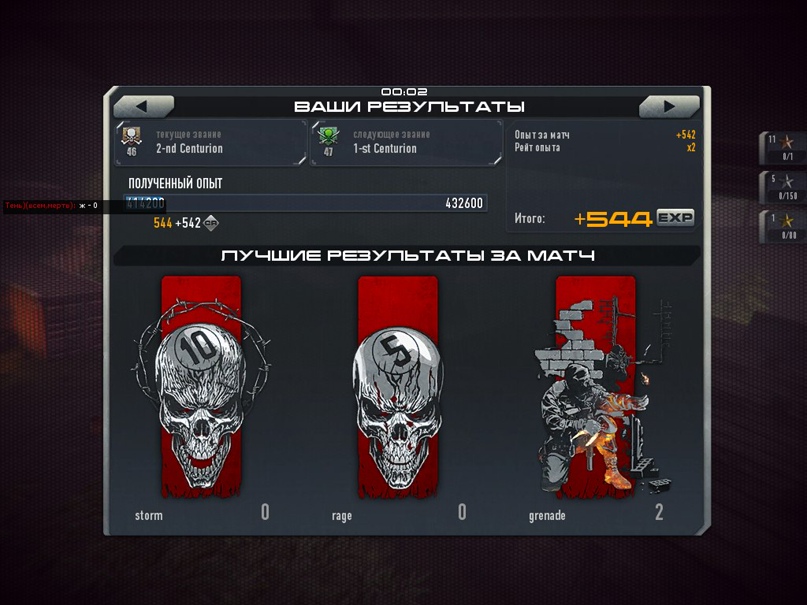Open the star challenge showing 0/80

(x=781, y=226)
